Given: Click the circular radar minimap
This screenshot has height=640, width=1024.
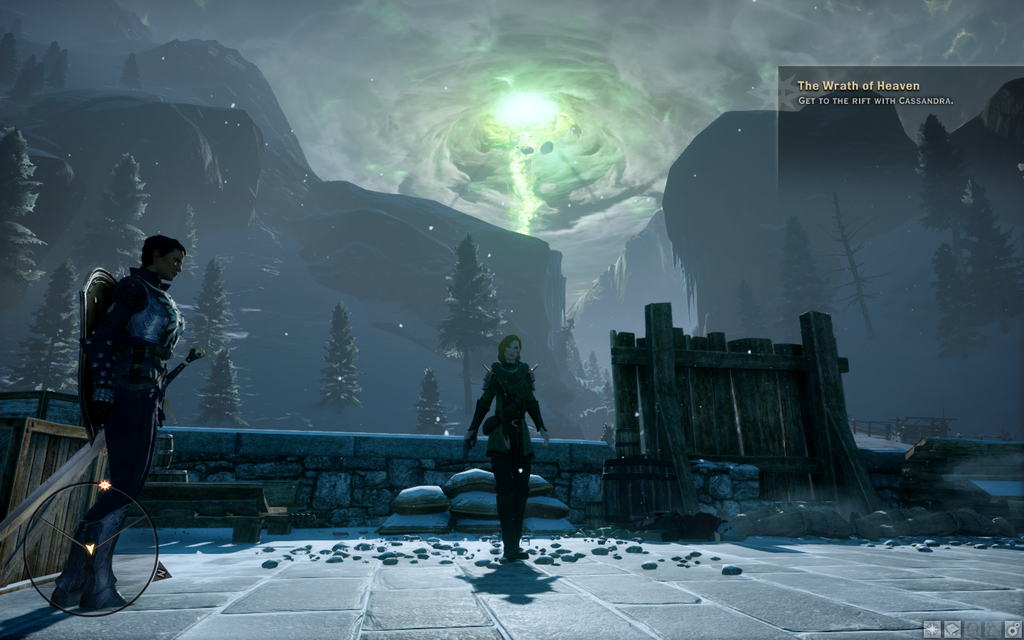Looking at the screenshot, I should [x=90, y=548].
